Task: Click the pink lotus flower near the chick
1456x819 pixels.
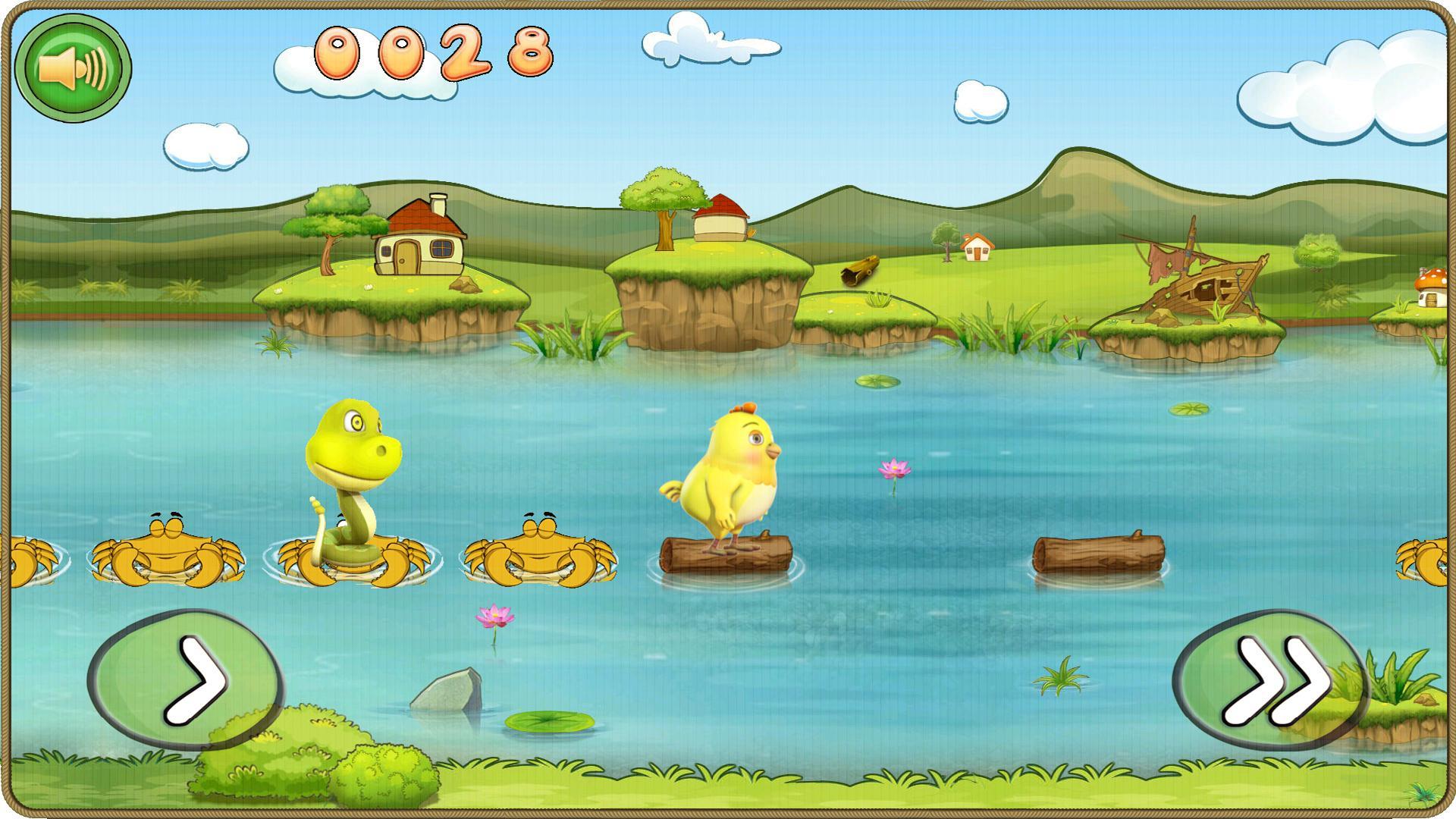Action: (894, 467)
